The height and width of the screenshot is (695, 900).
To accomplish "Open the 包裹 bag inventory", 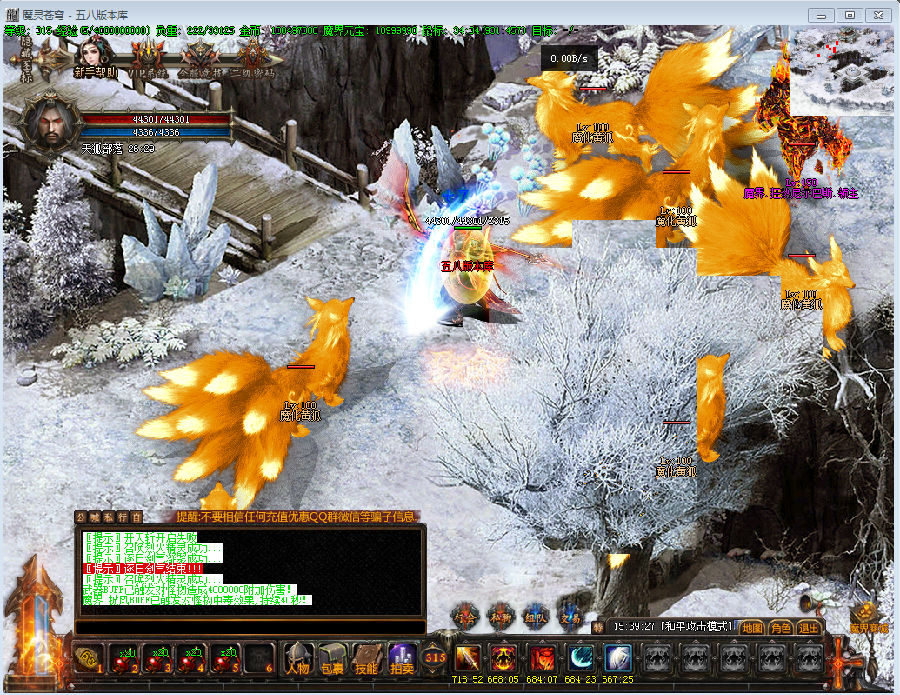I will 332,659.
